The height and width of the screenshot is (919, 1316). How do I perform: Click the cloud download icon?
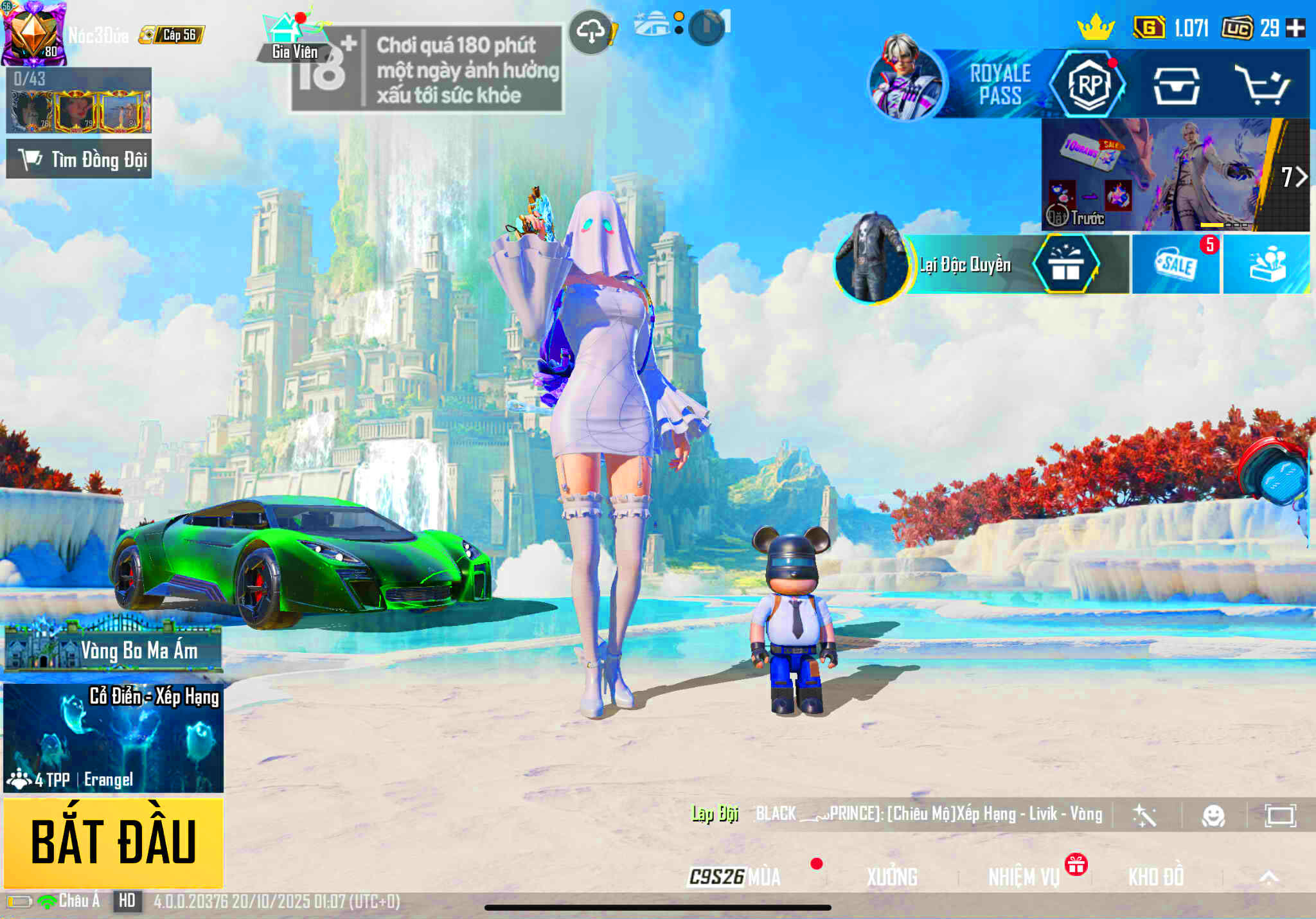point(591,31)
